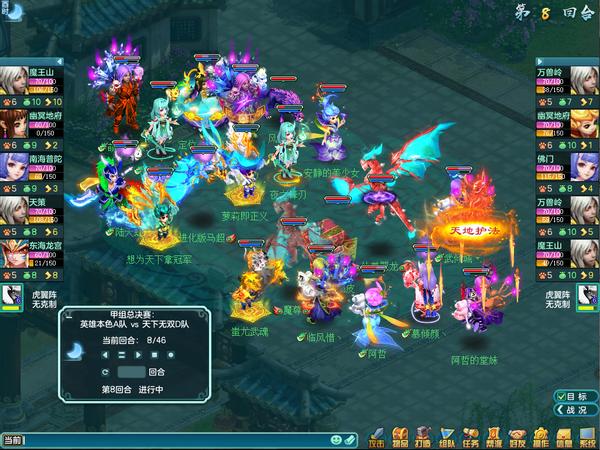This screenshot has height=450, width=600.
Task: Open the chat emoticon picker
Action: (338, 439)
